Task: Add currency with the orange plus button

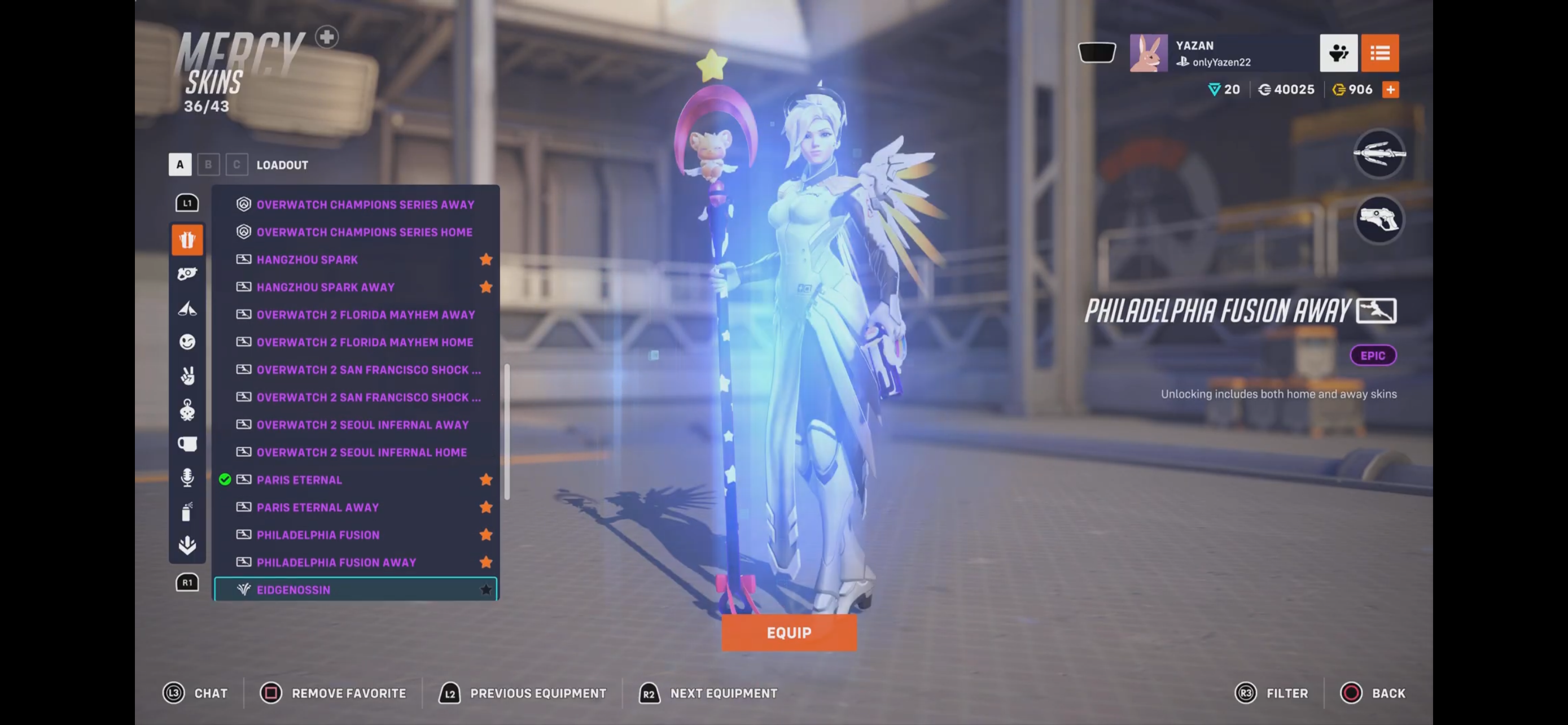Action: pyautogui.click(x=1390, y=89)
